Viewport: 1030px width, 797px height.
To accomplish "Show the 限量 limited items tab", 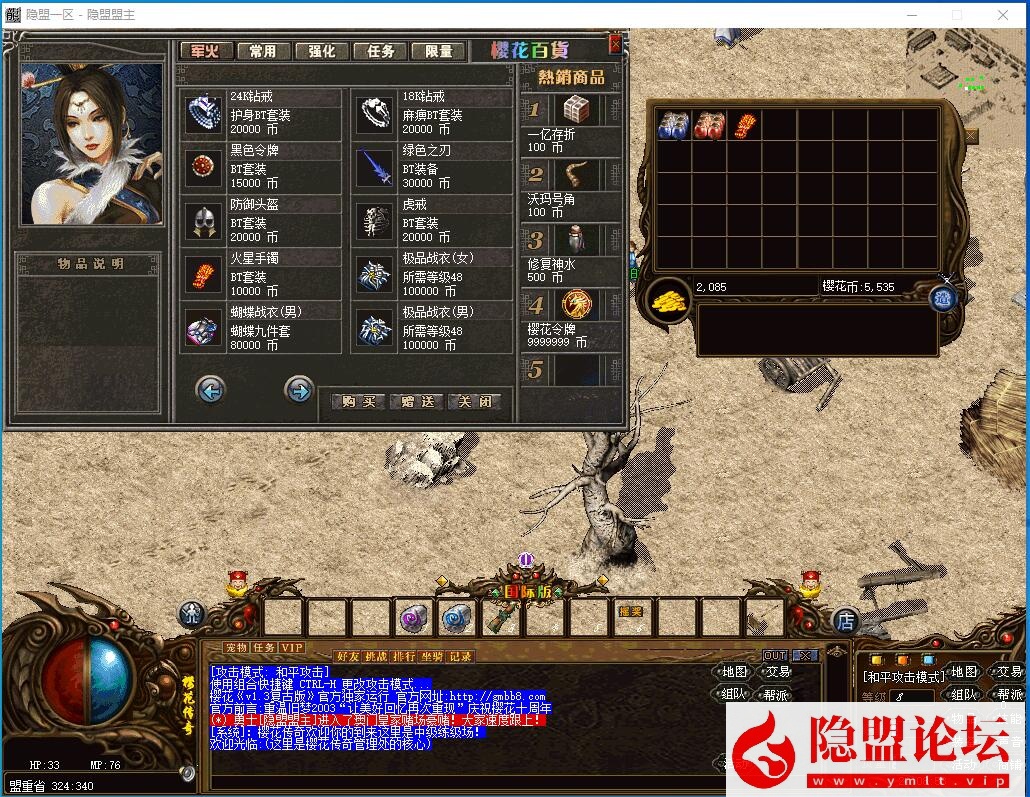I will click(x=439, y=51).
